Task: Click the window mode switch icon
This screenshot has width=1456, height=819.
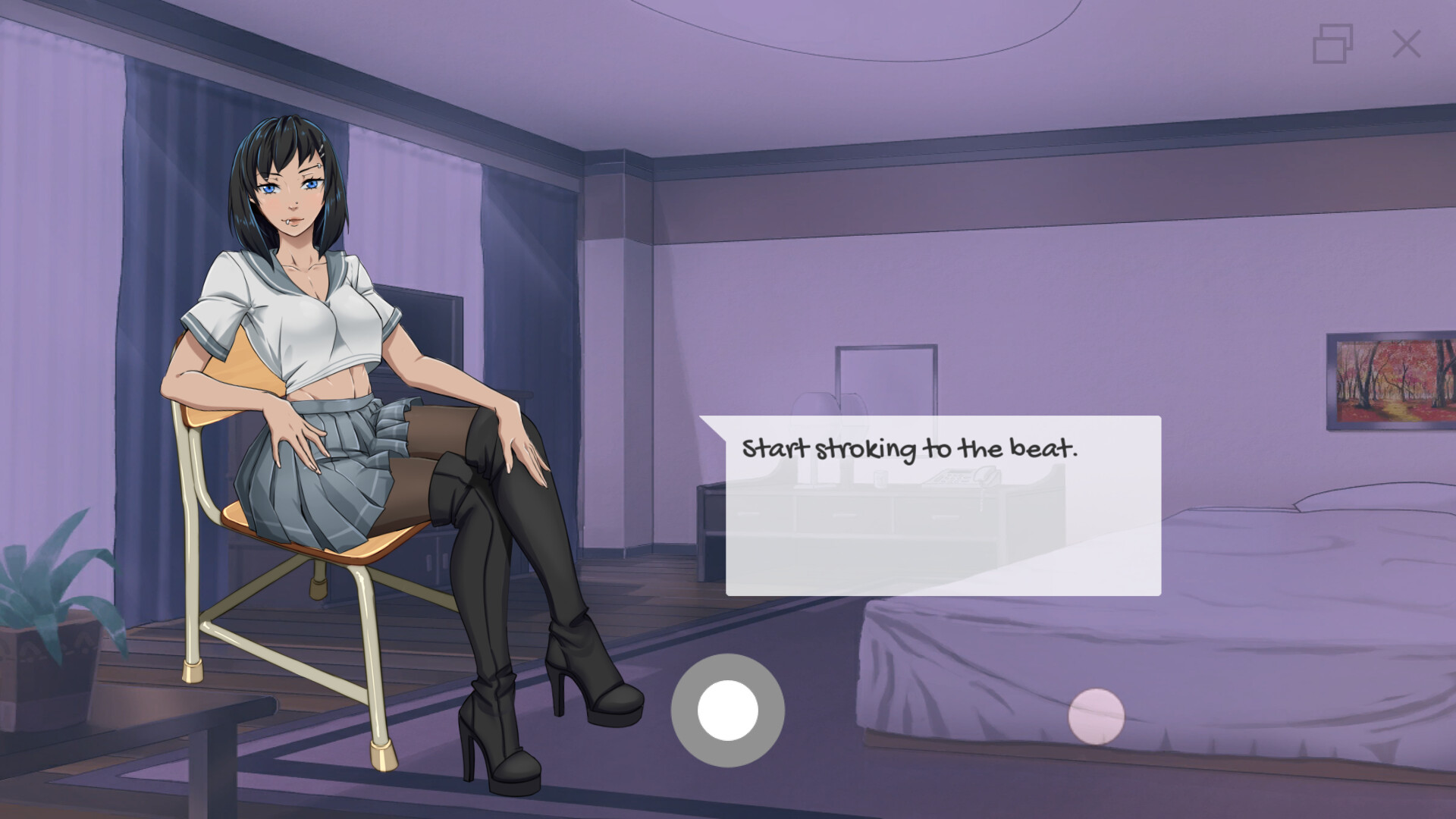Action: [x=1332, y=43]
